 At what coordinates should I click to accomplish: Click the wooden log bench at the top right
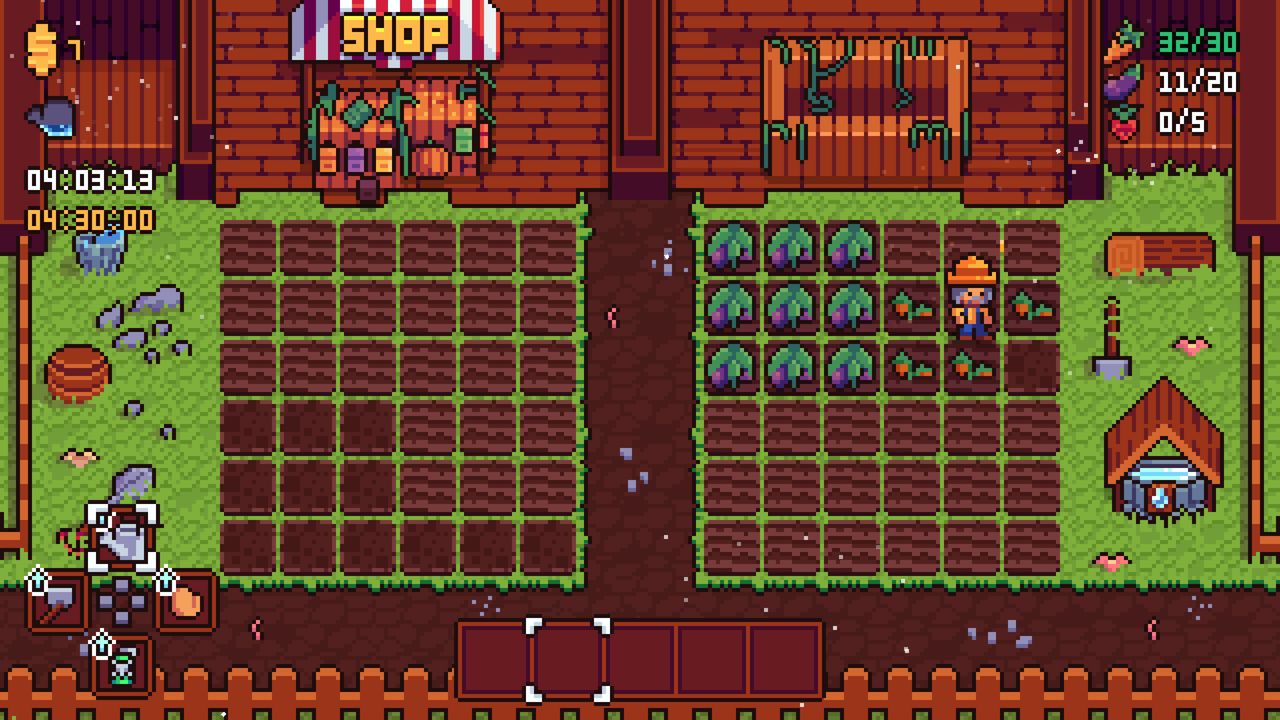pos(1160,252)
